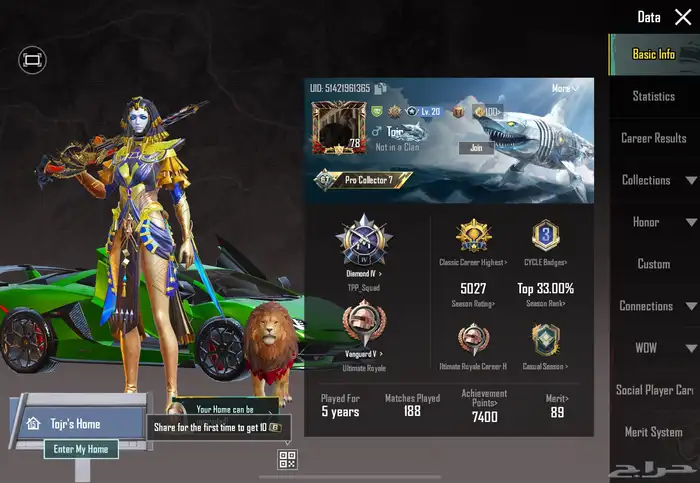Open the Career Results tab
The height and width of the screenshot is (483, 700).
[x=654, y=138]
